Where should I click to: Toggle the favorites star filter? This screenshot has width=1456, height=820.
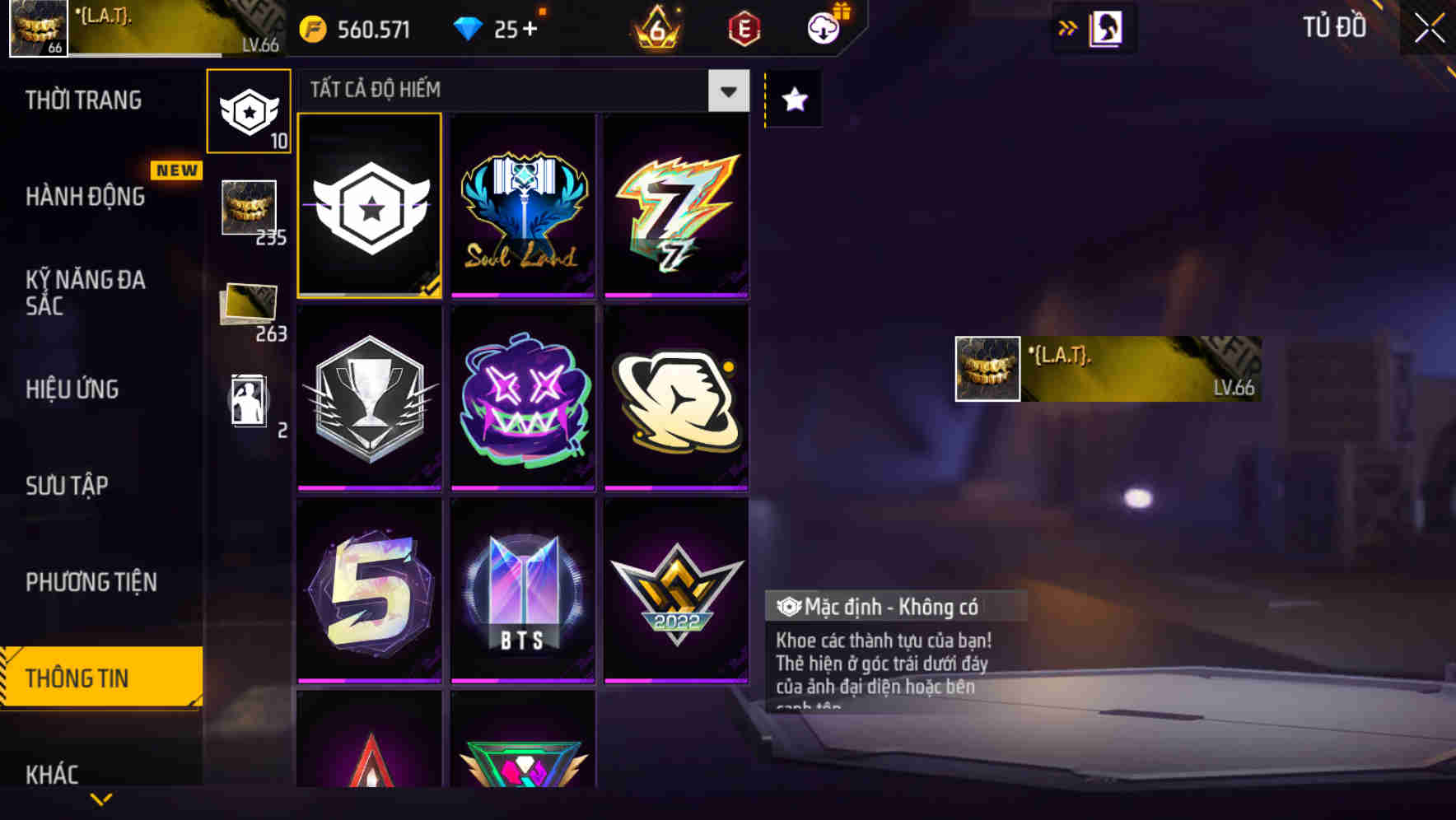pos(793,100)
